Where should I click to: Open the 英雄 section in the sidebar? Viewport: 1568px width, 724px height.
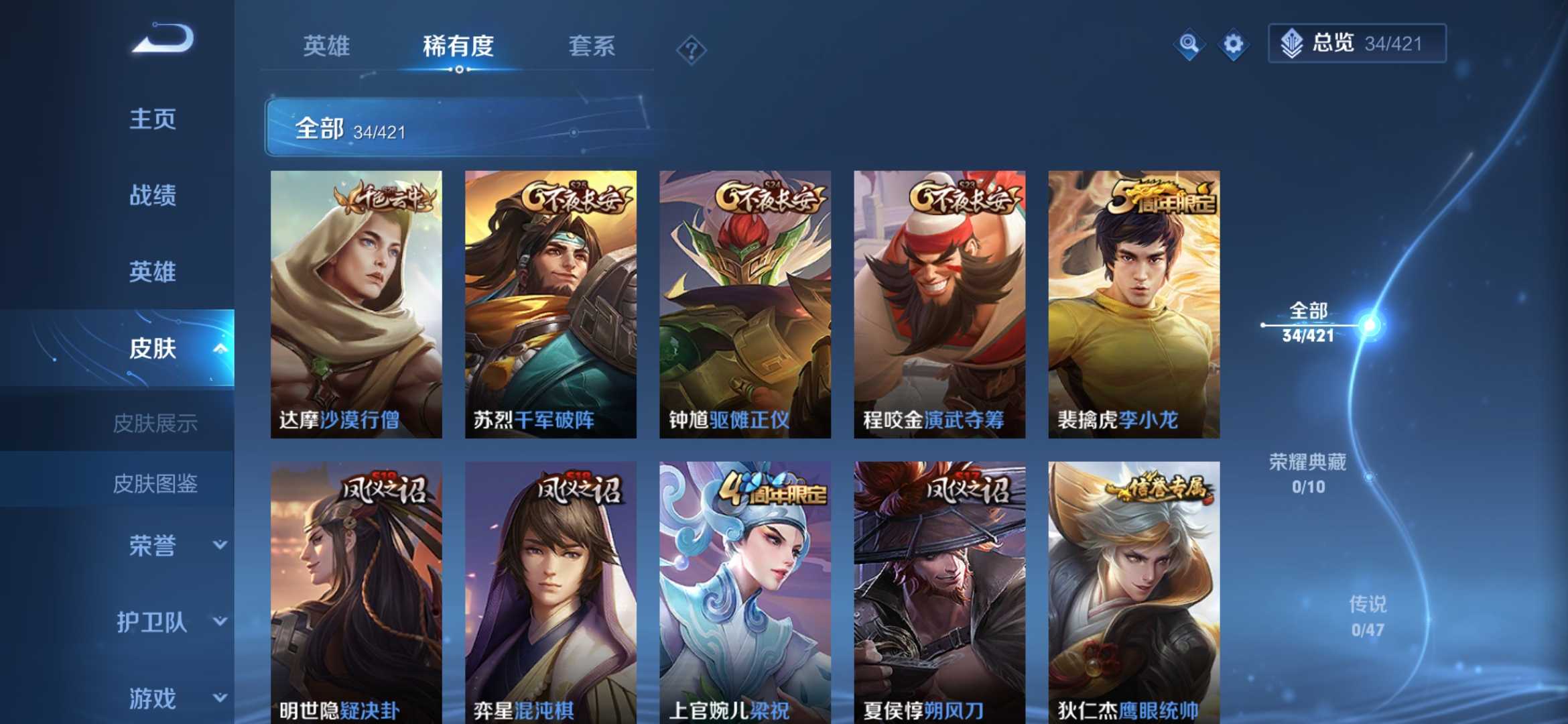153,272
